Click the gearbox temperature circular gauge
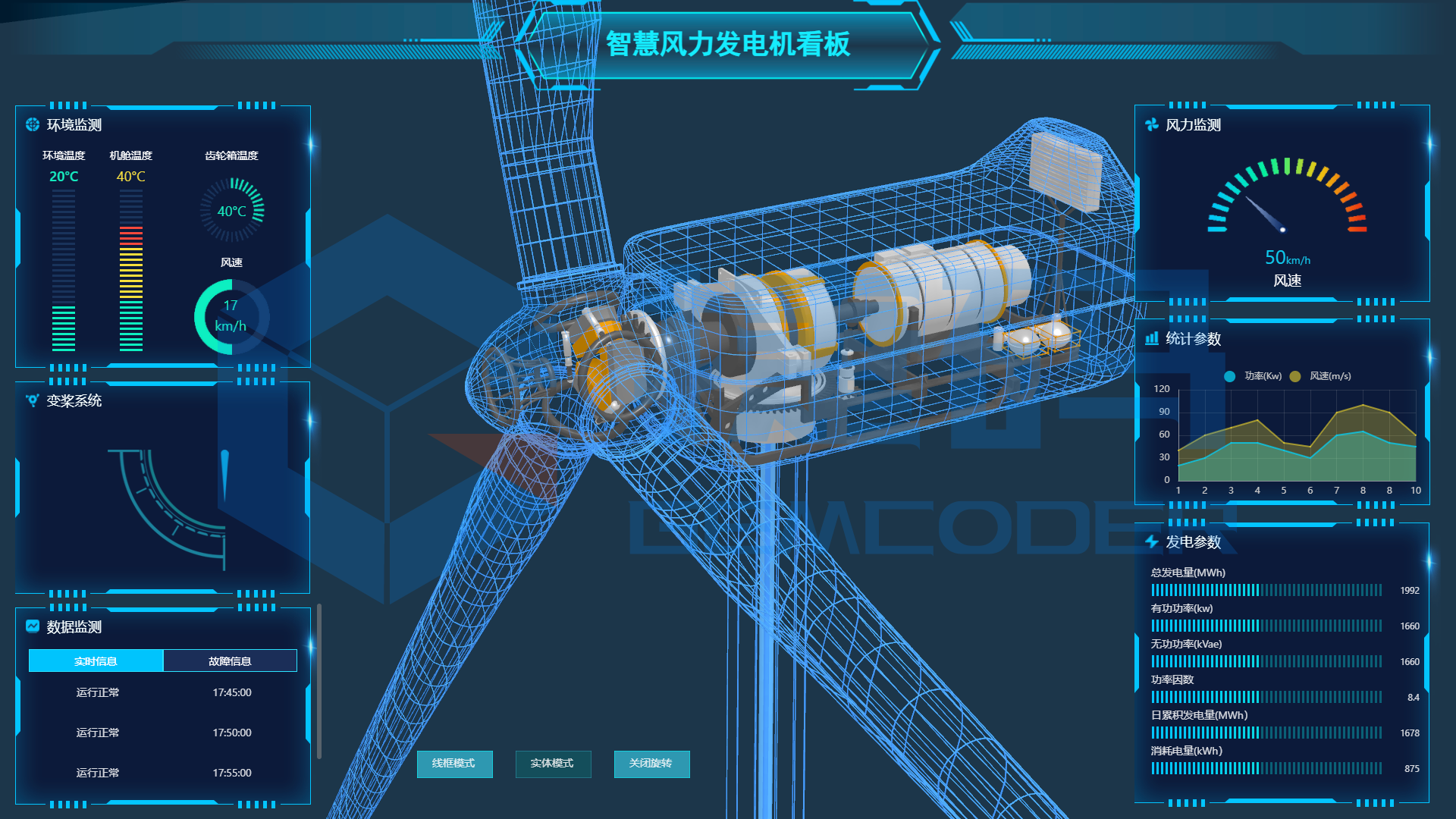Image resolution: width=1456 pixels, height=819 pixels. click(231, 210)
